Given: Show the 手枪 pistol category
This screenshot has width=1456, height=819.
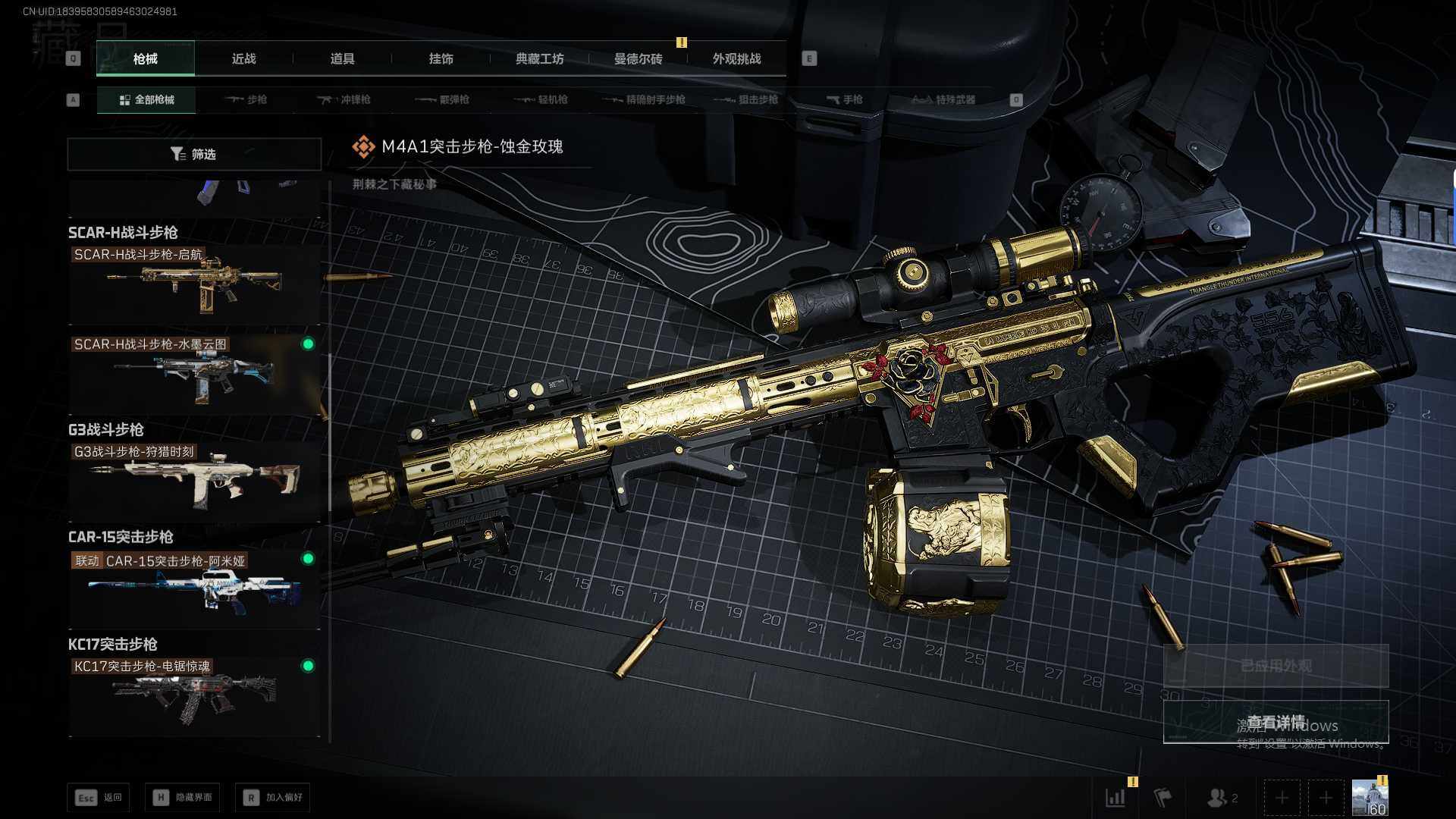Looking at the screenshot, I should click(x=844, y=99).
